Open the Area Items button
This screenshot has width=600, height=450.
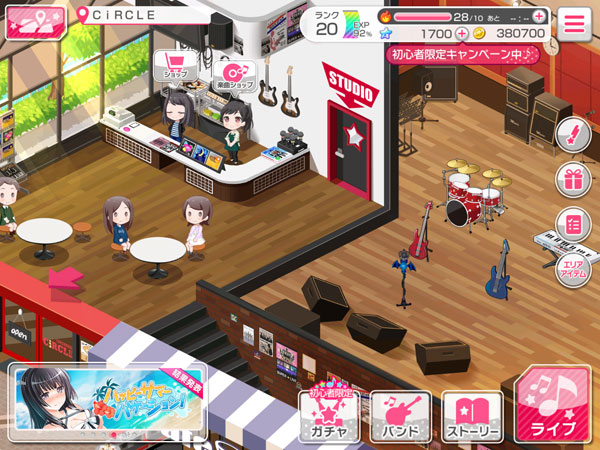pos(573,269)
